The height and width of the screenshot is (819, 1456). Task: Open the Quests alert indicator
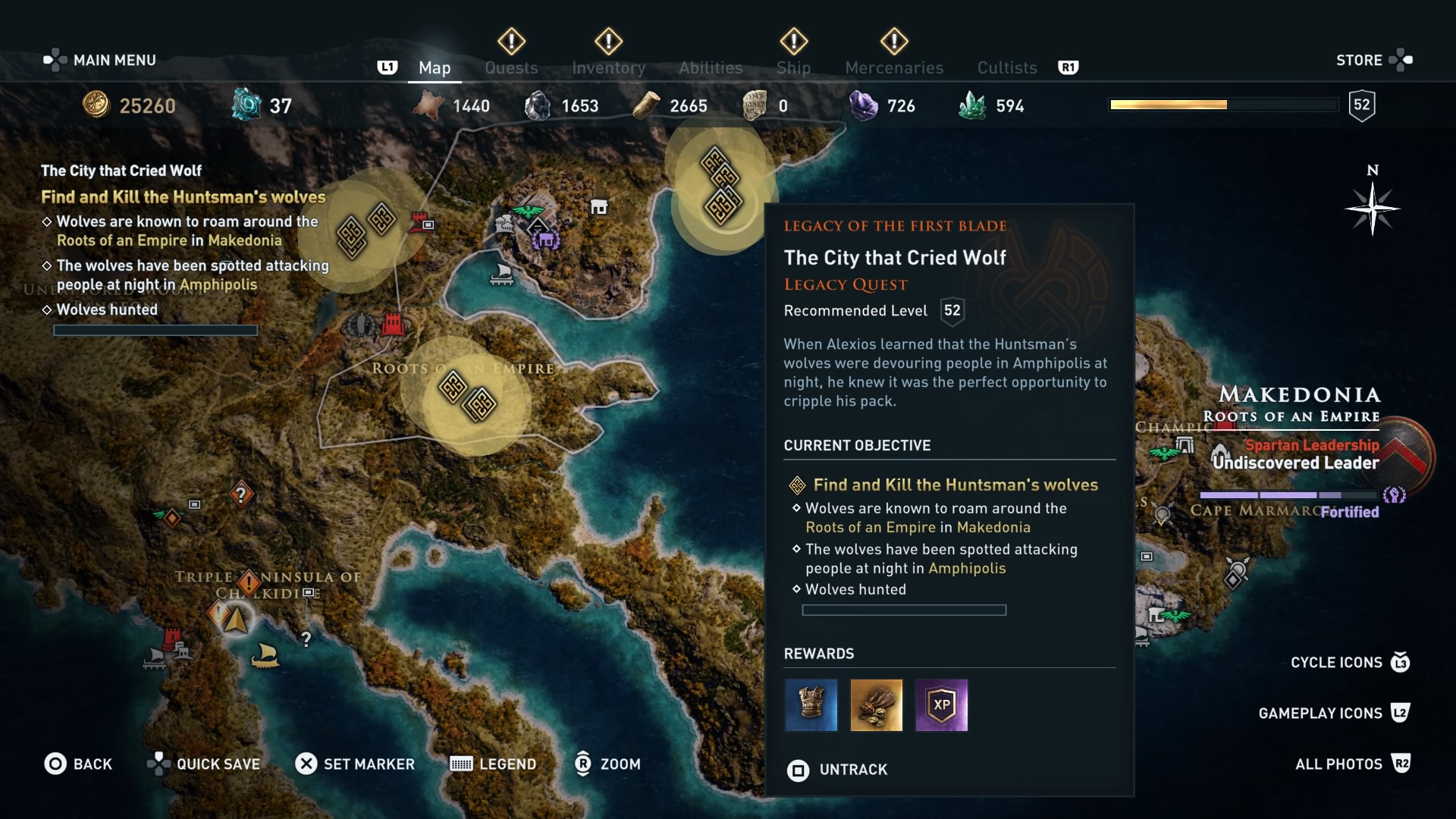(511, 42)
